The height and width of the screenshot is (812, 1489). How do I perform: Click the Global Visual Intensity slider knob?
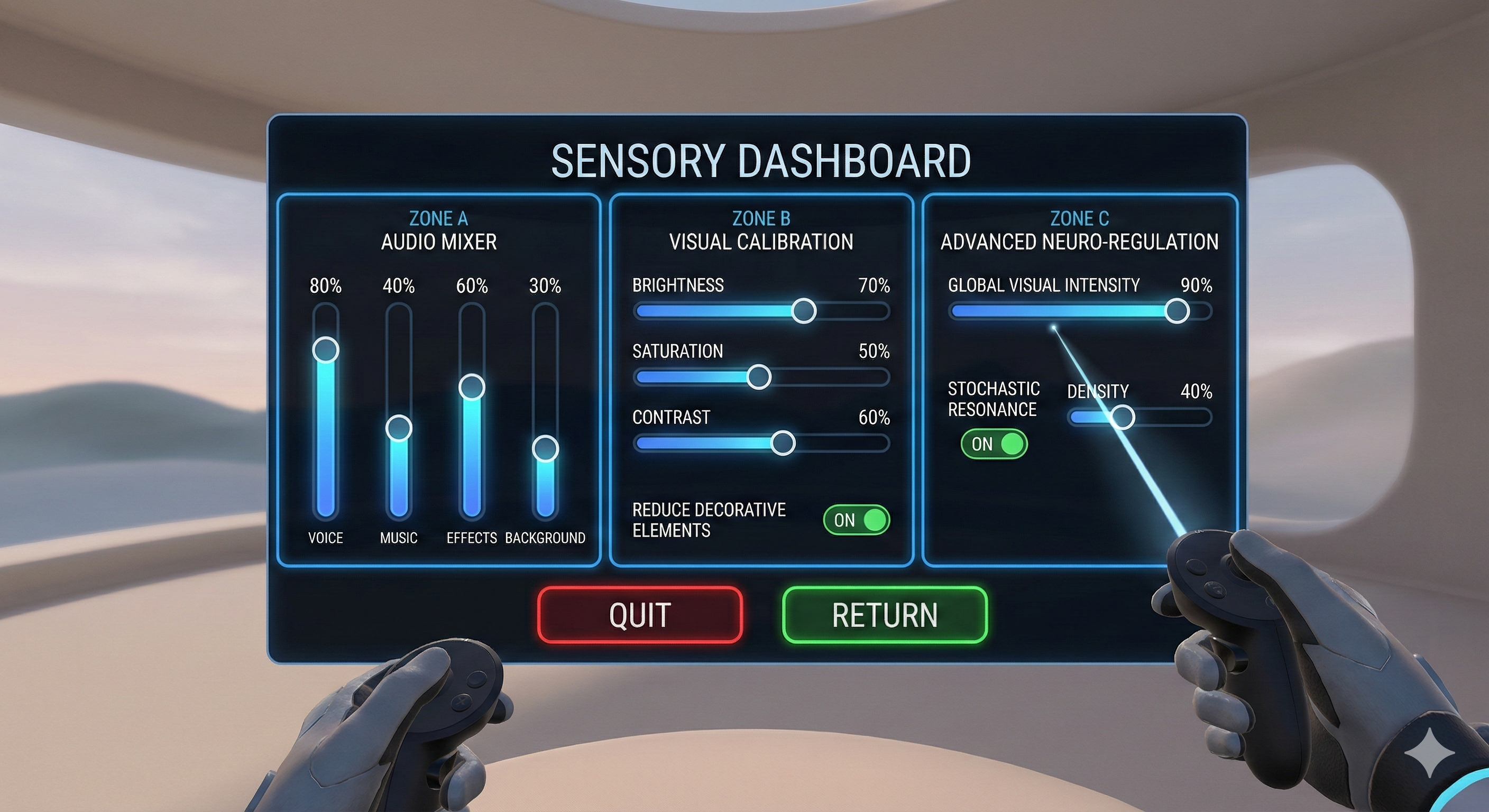(1177, 311)
